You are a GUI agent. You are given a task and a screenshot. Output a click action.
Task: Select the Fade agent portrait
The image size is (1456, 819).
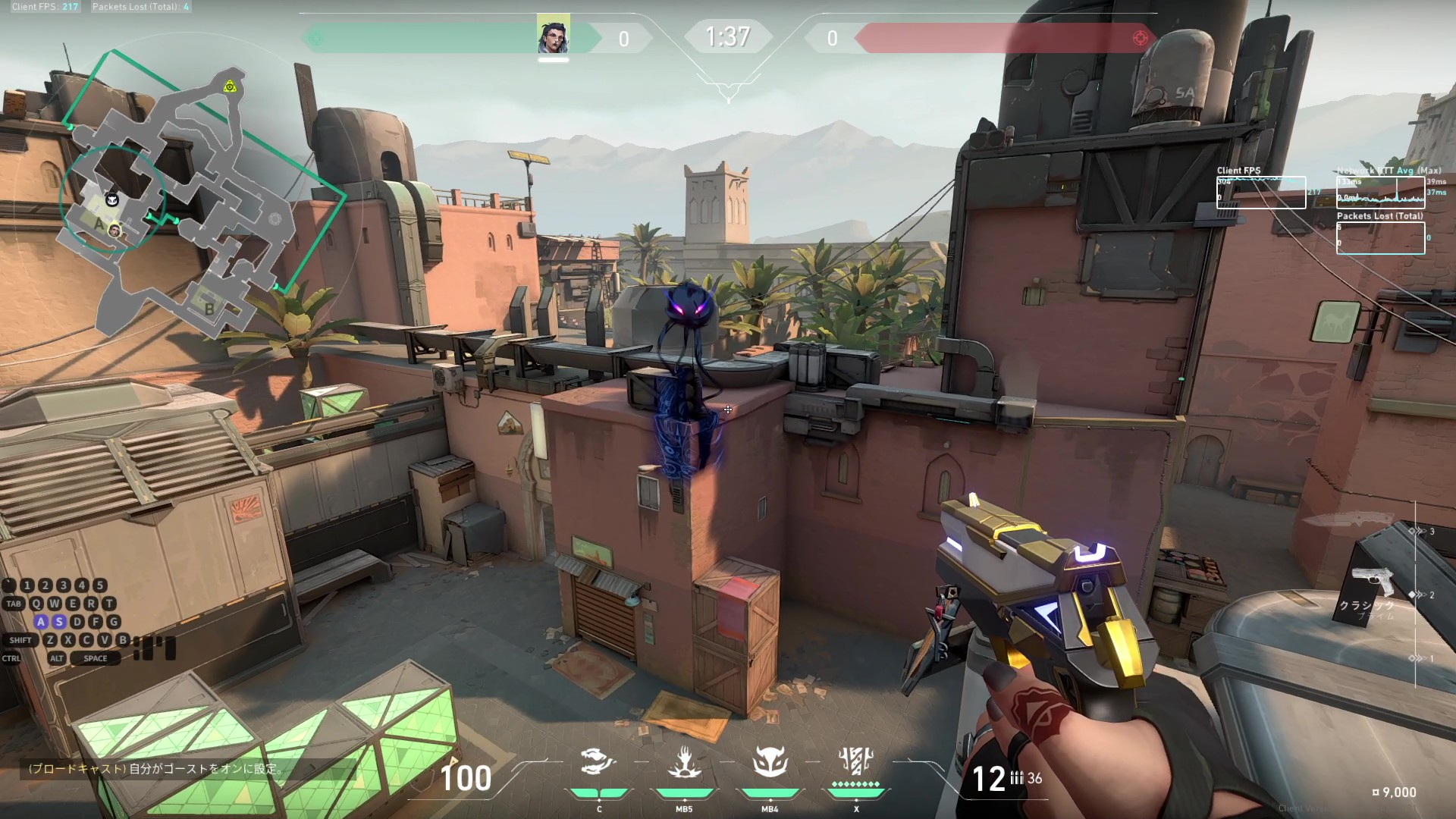point(553,36)
